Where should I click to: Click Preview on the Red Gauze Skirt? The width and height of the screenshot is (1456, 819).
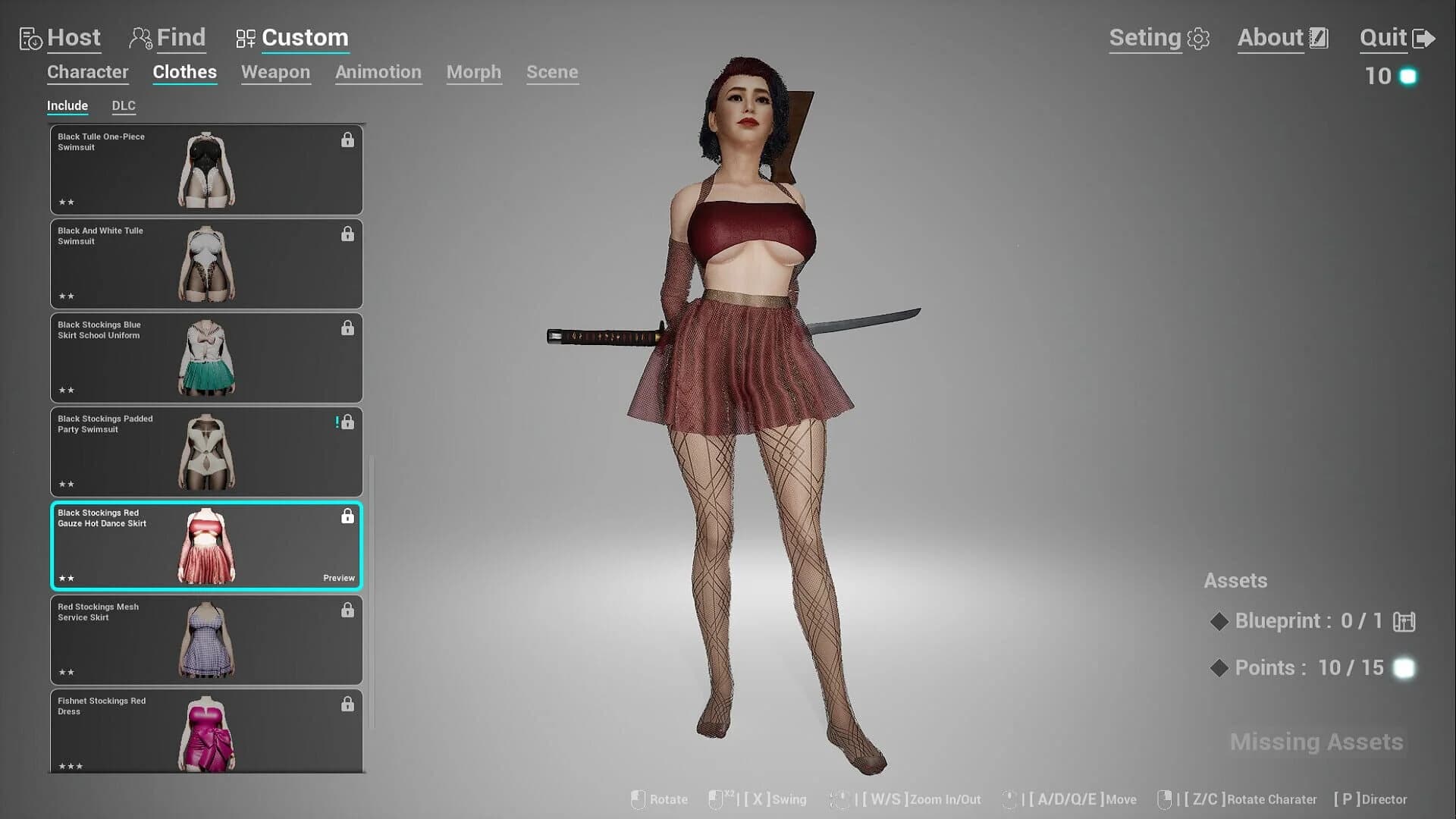coord(338,578)
